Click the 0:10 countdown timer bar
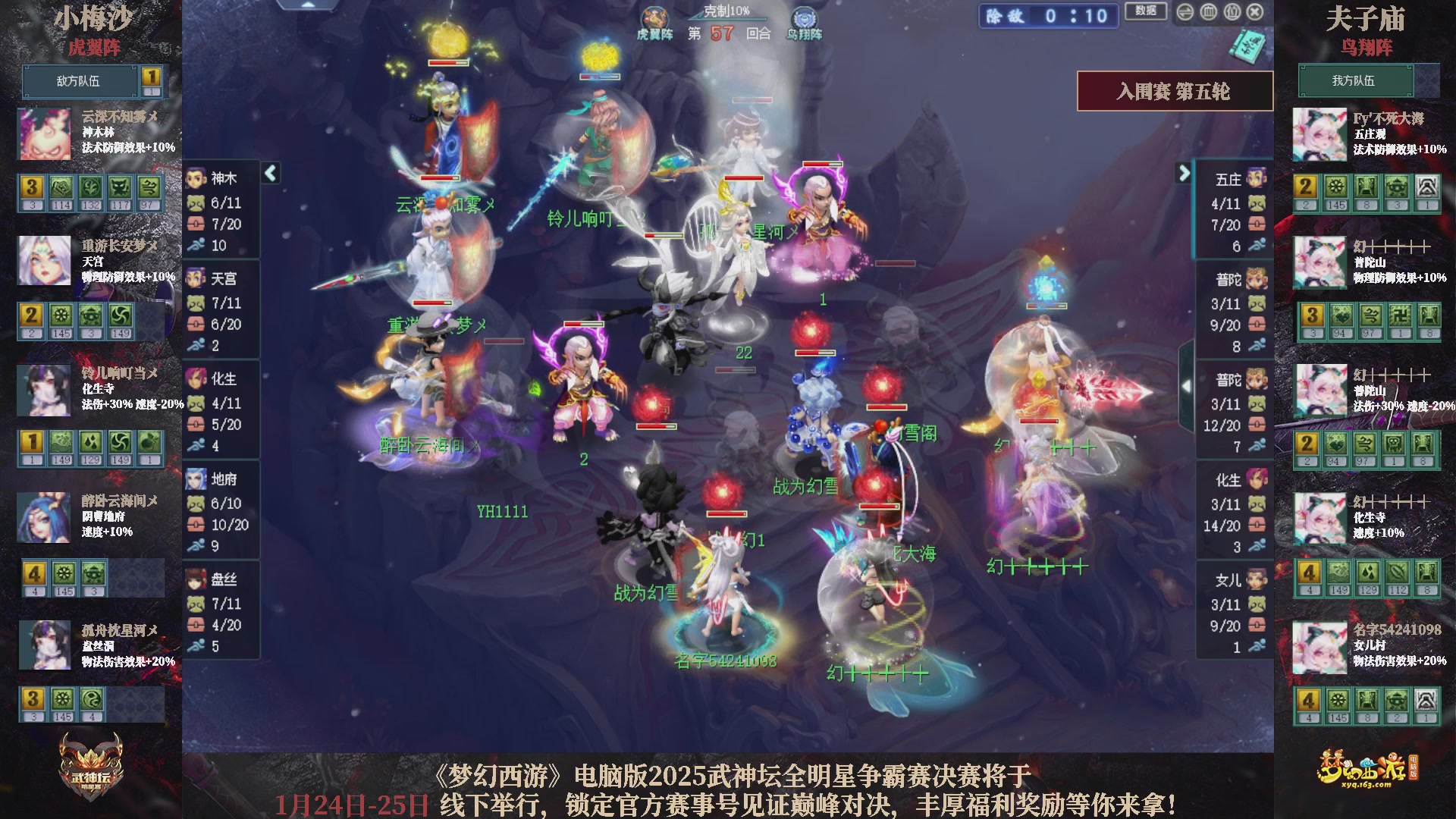The width and height of the screenshot is (1456, 819). (x=1047, y=17)
